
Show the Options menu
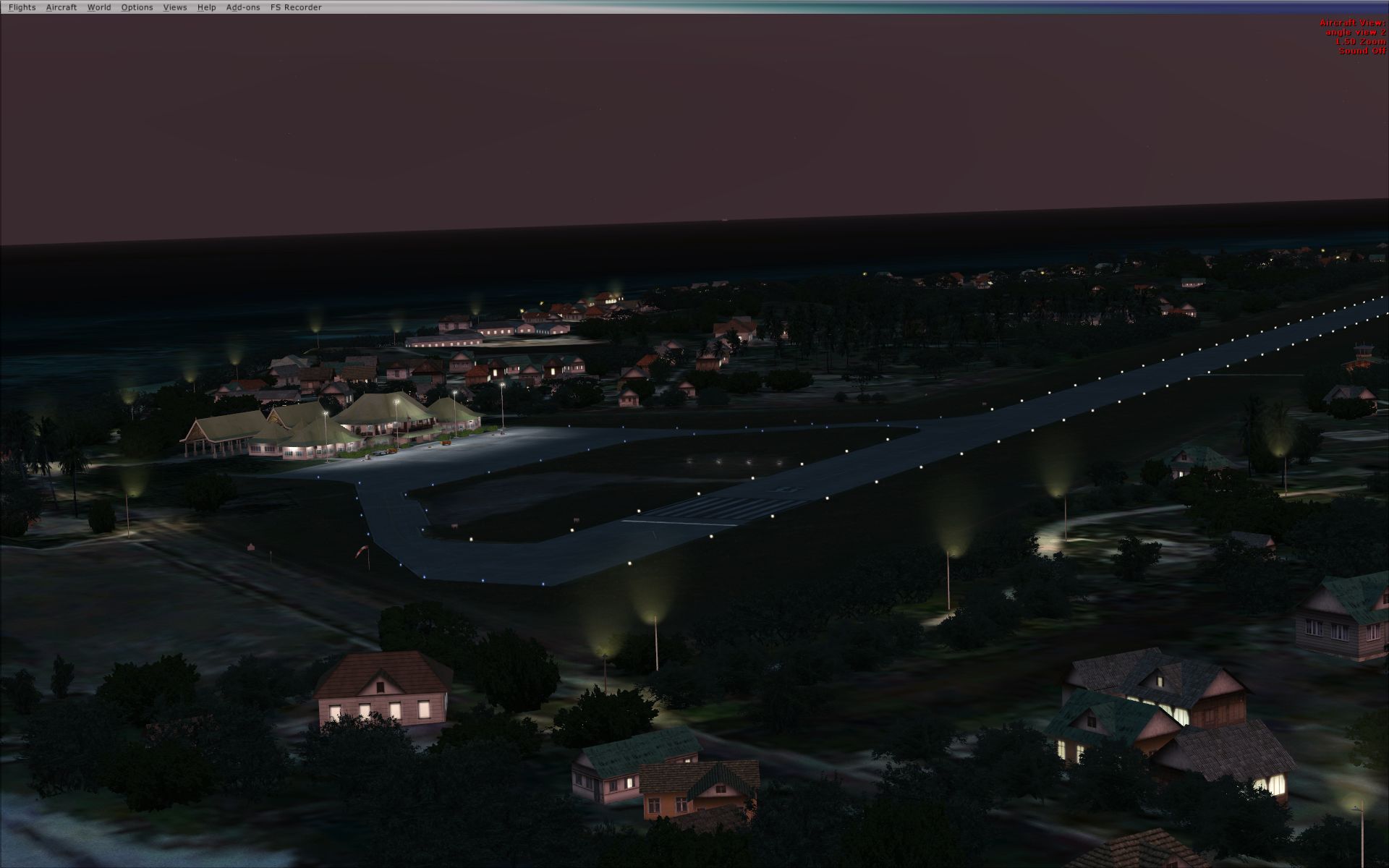coord(137,7)
